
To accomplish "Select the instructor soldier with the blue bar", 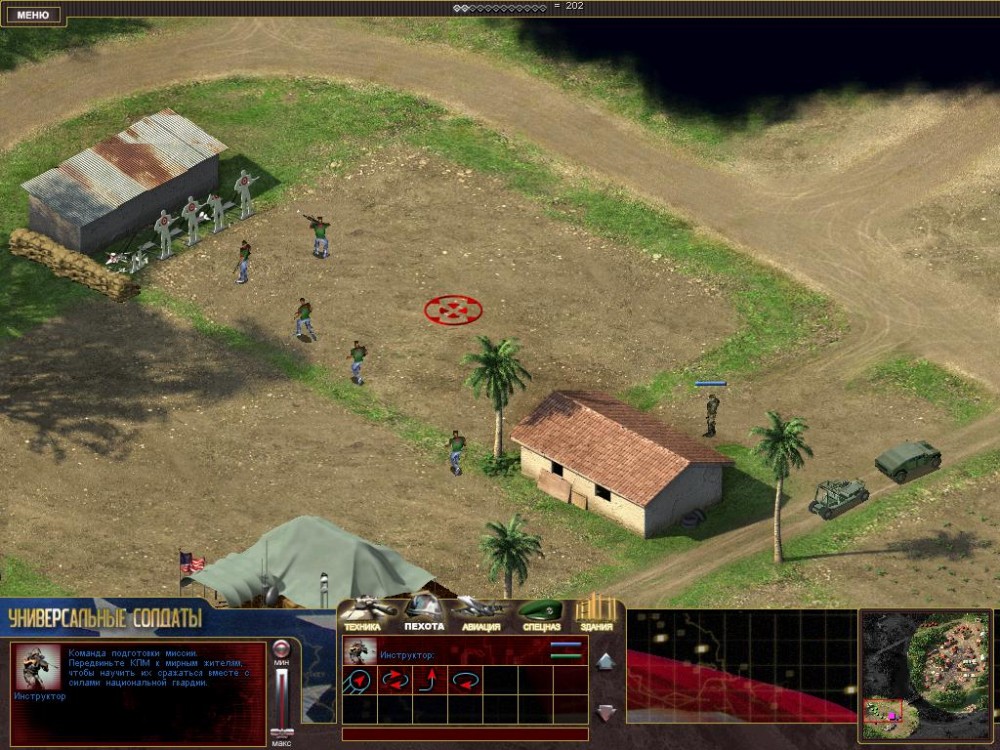I will coord(711,413).
